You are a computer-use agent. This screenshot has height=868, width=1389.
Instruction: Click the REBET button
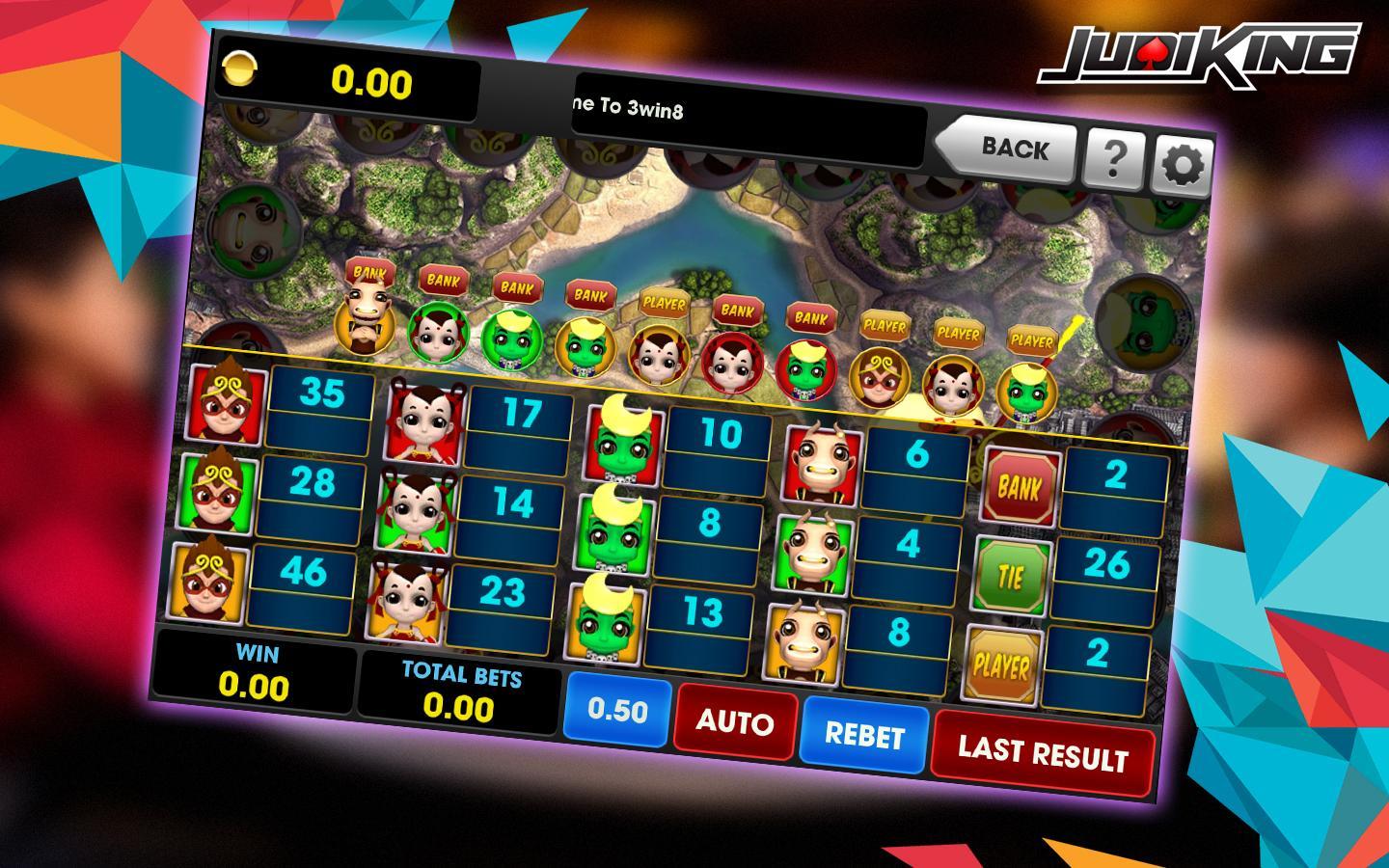pyautogui.click(x=863, y=735)
